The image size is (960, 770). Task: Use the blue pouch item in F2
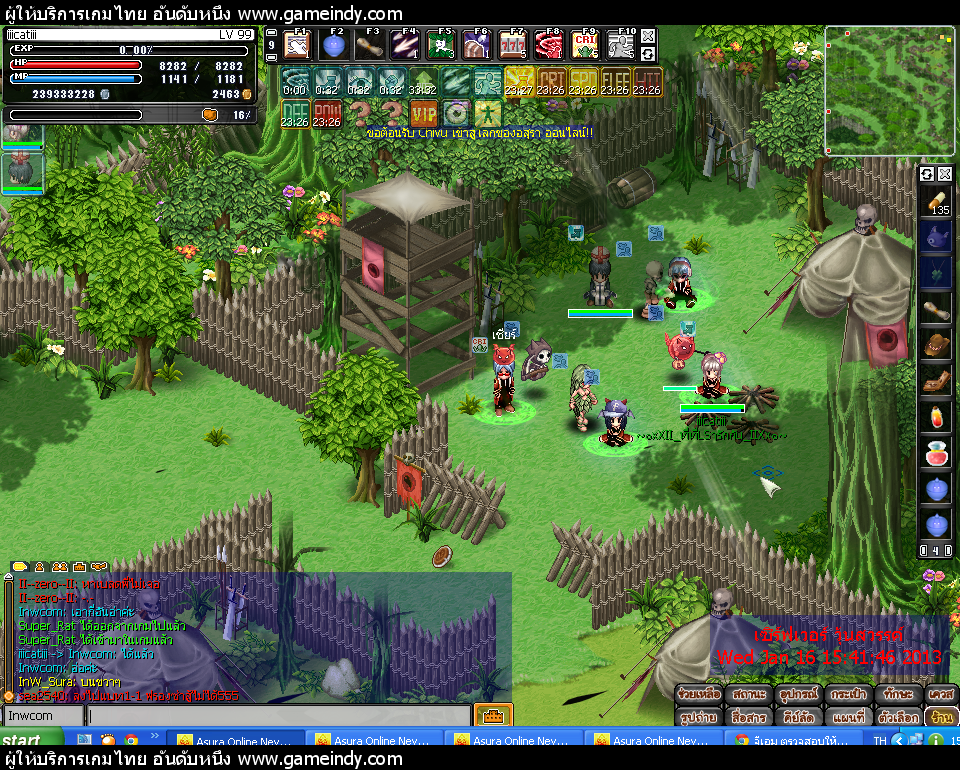[x=333, y=46]
